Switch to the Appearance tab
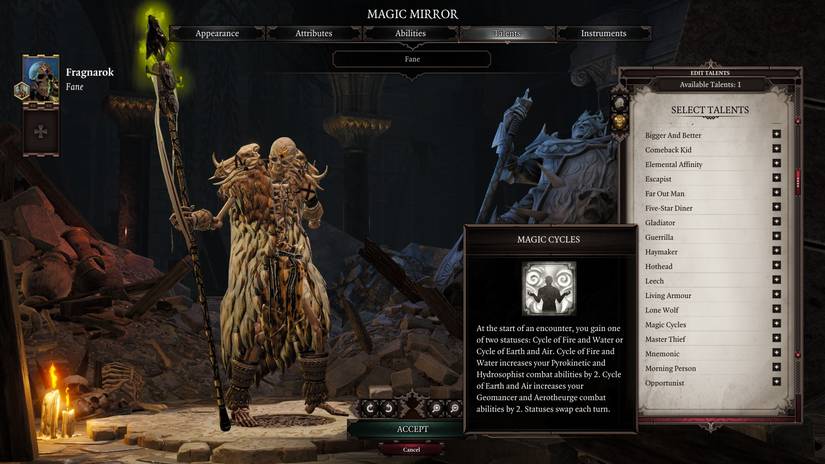Screen dimensions: 825x464 click(x=217, y=33)
